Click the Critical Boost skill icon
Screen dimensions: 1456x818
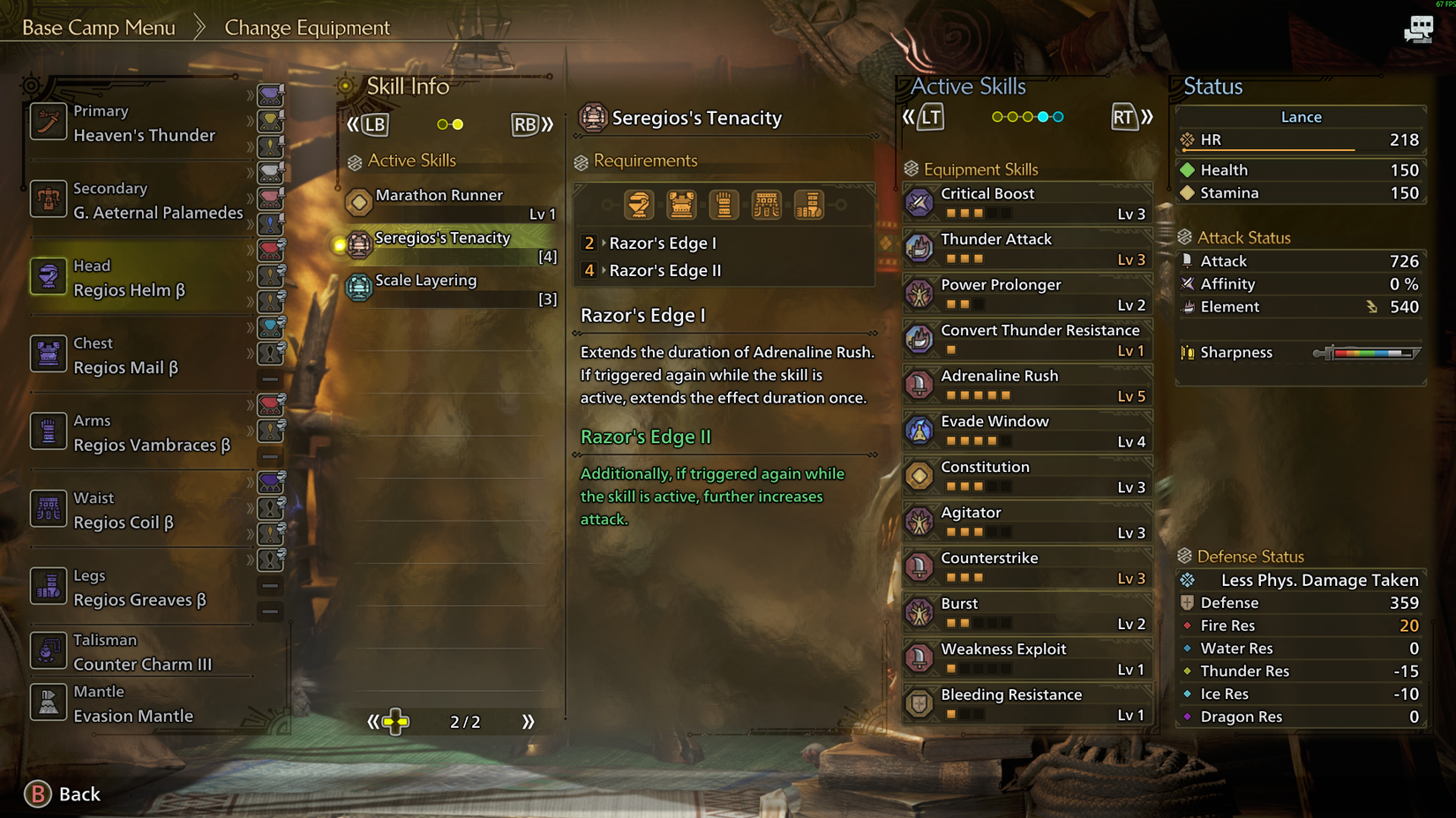point(919,203)
